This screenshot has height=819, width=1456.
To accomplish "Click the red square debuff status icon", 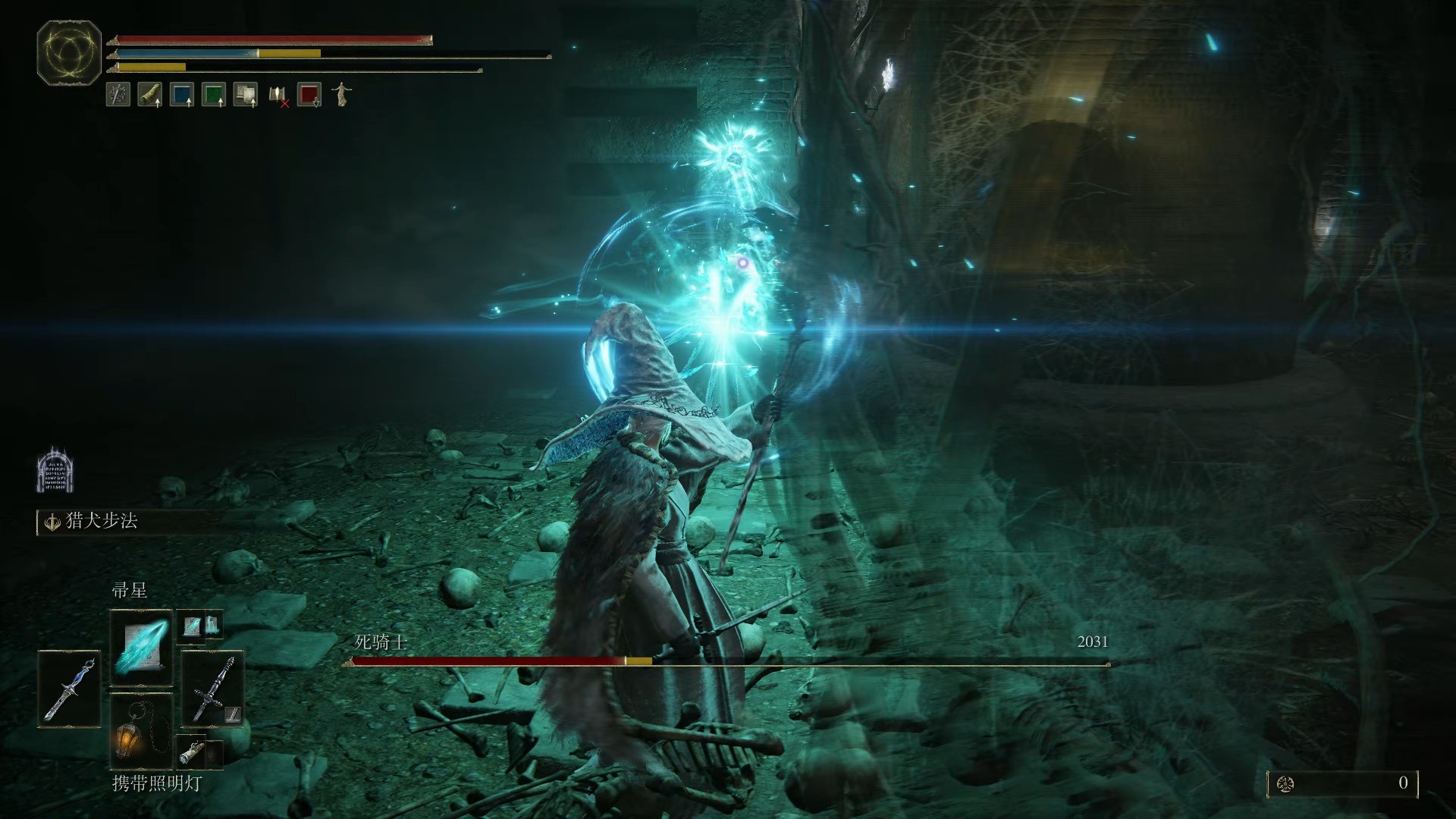I will (x=309, y=95).
